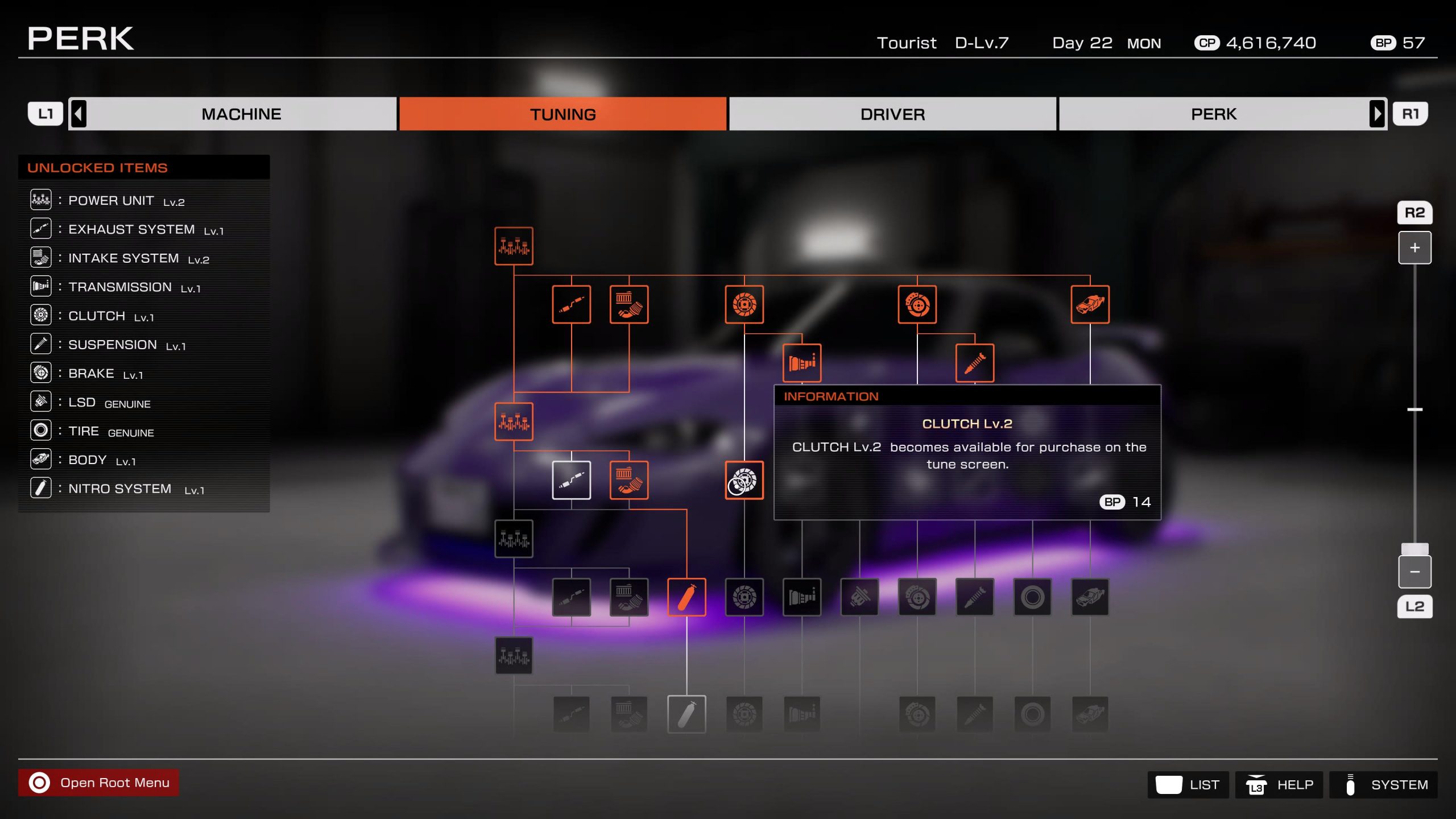Viewport: 1456px width, 819px height.
Task: Select the top power unit engine node
Action: (514, 246)
